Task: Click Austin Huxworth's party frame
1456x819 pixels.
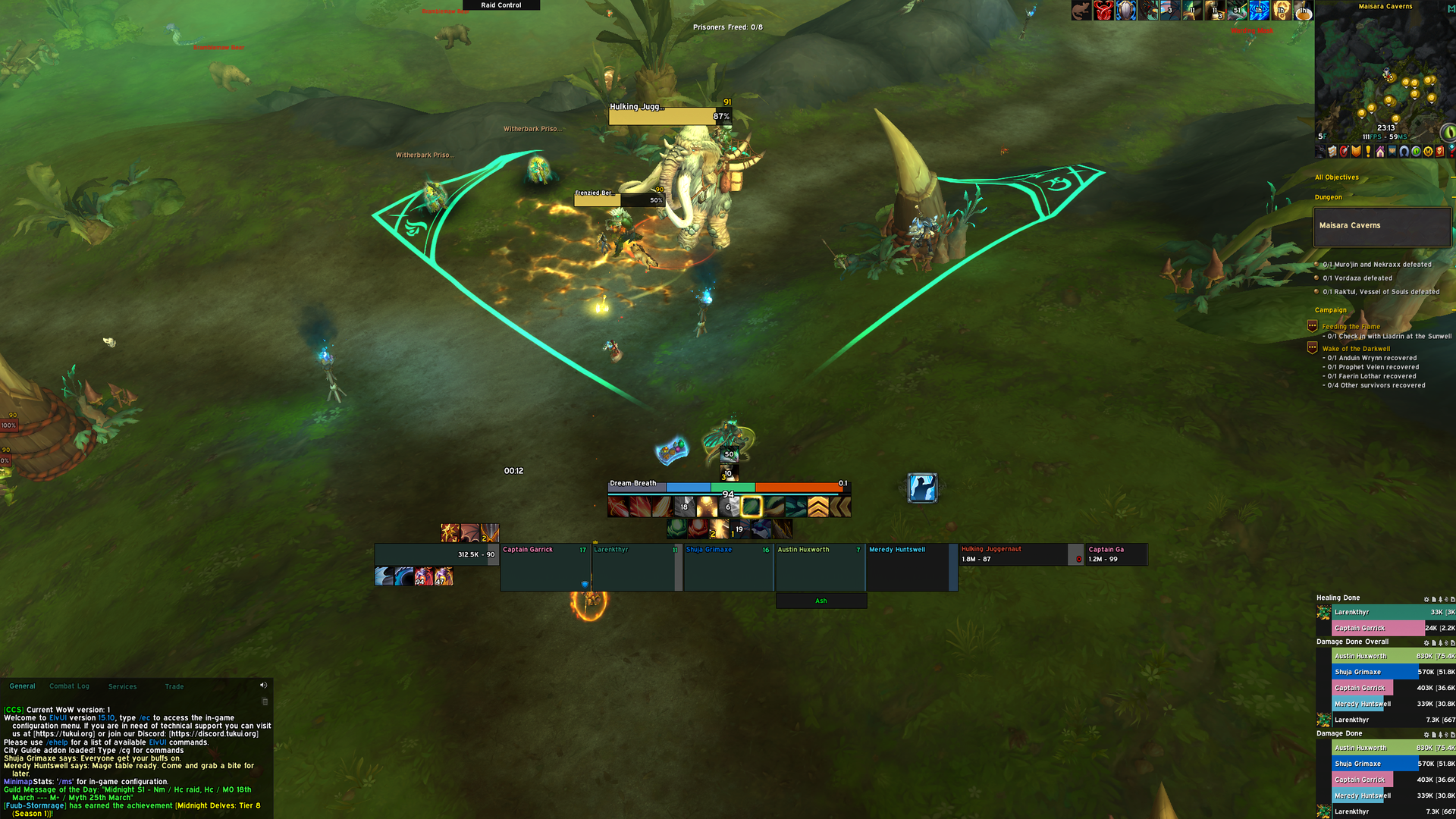Action: coord(819,566)
